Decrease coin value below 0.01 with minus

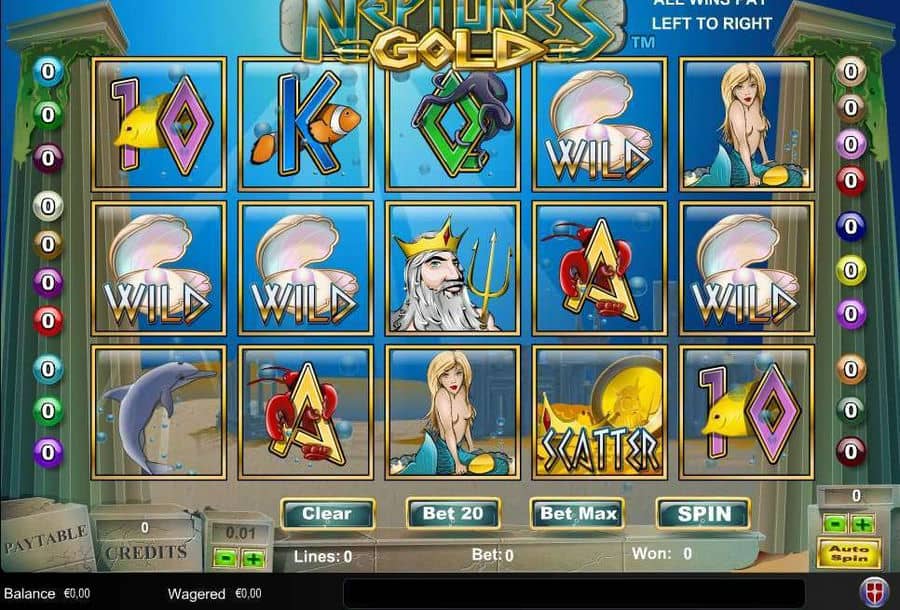(x=228, y=559)
